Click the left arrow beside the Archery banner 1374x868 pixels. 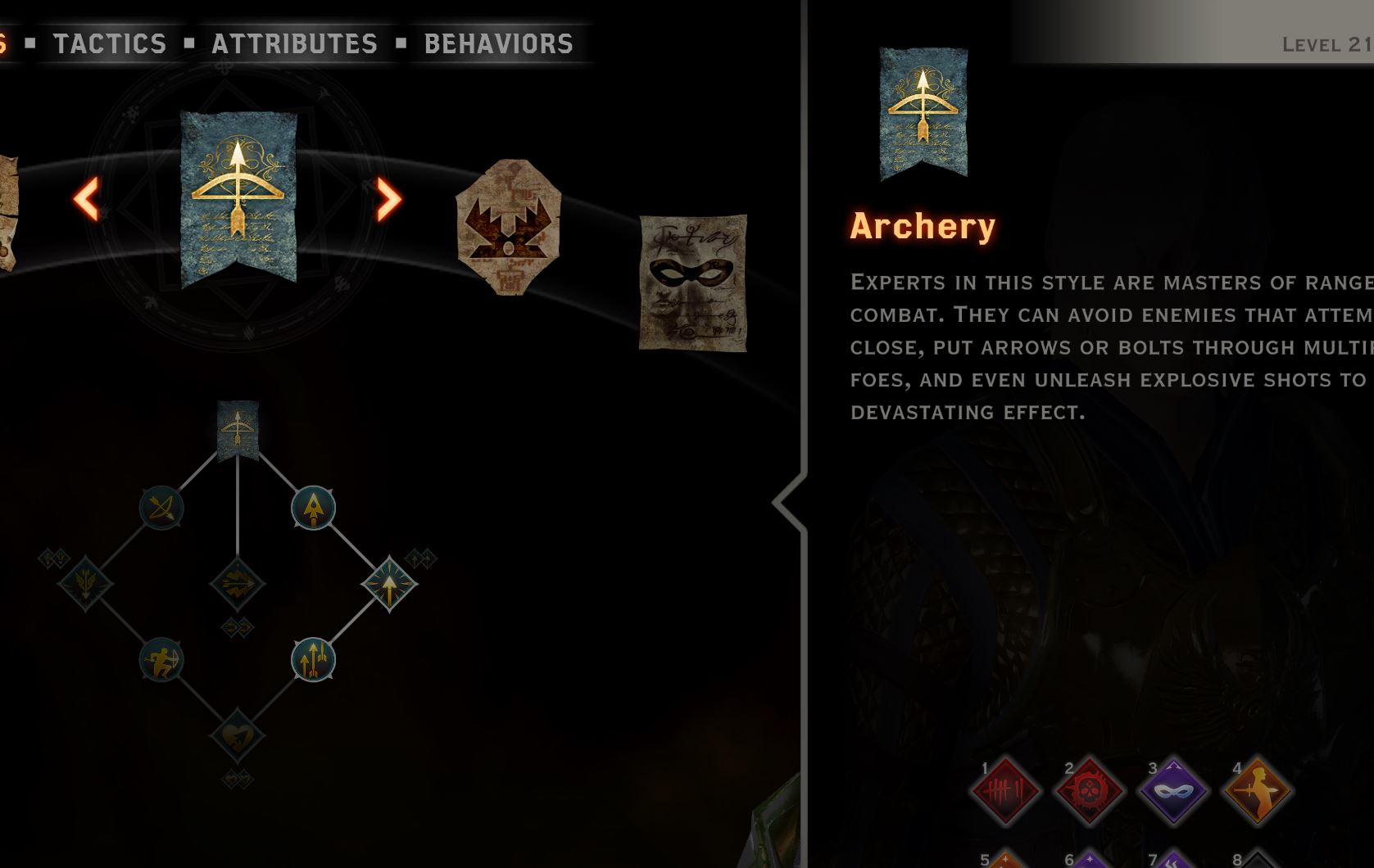[86, 198]
